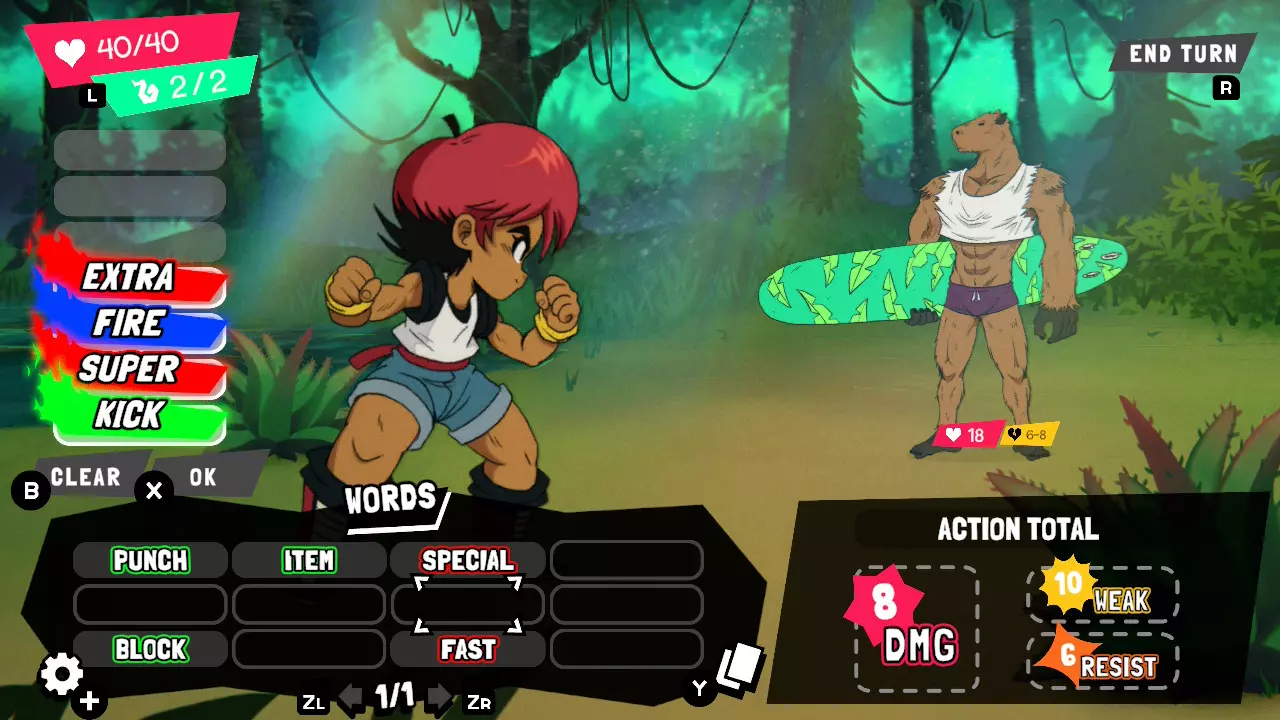Open the settings gear icon
The image size is (1280, 720).
[61, 675]
